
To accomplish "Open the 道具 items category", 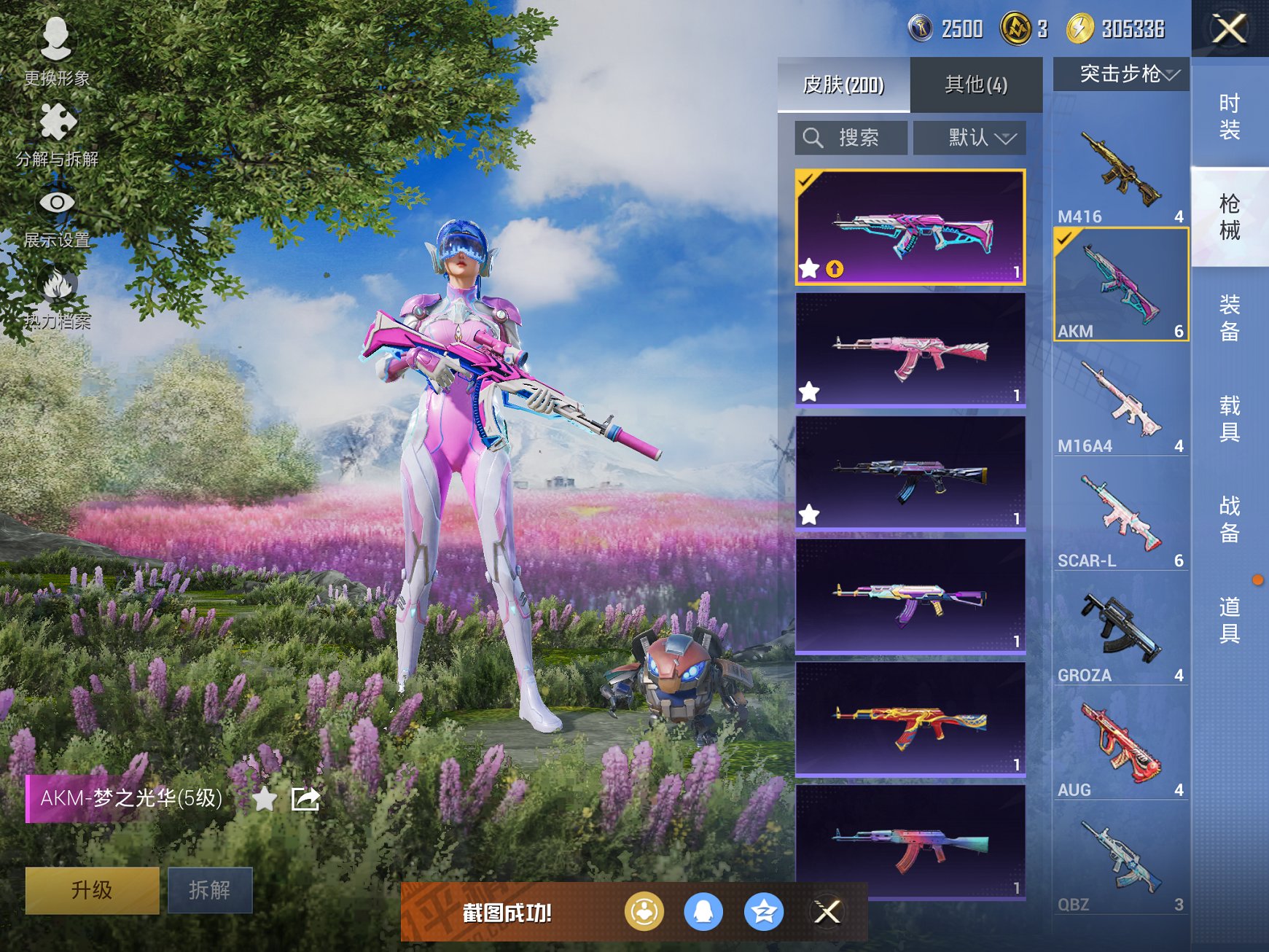I will [1230, 620].
